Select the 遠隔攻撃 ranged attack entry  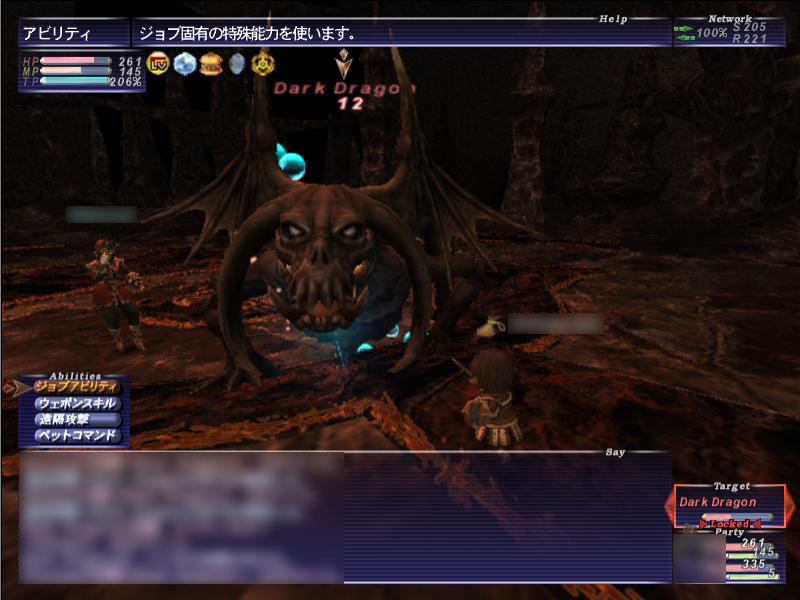click(x=76, y=419)
